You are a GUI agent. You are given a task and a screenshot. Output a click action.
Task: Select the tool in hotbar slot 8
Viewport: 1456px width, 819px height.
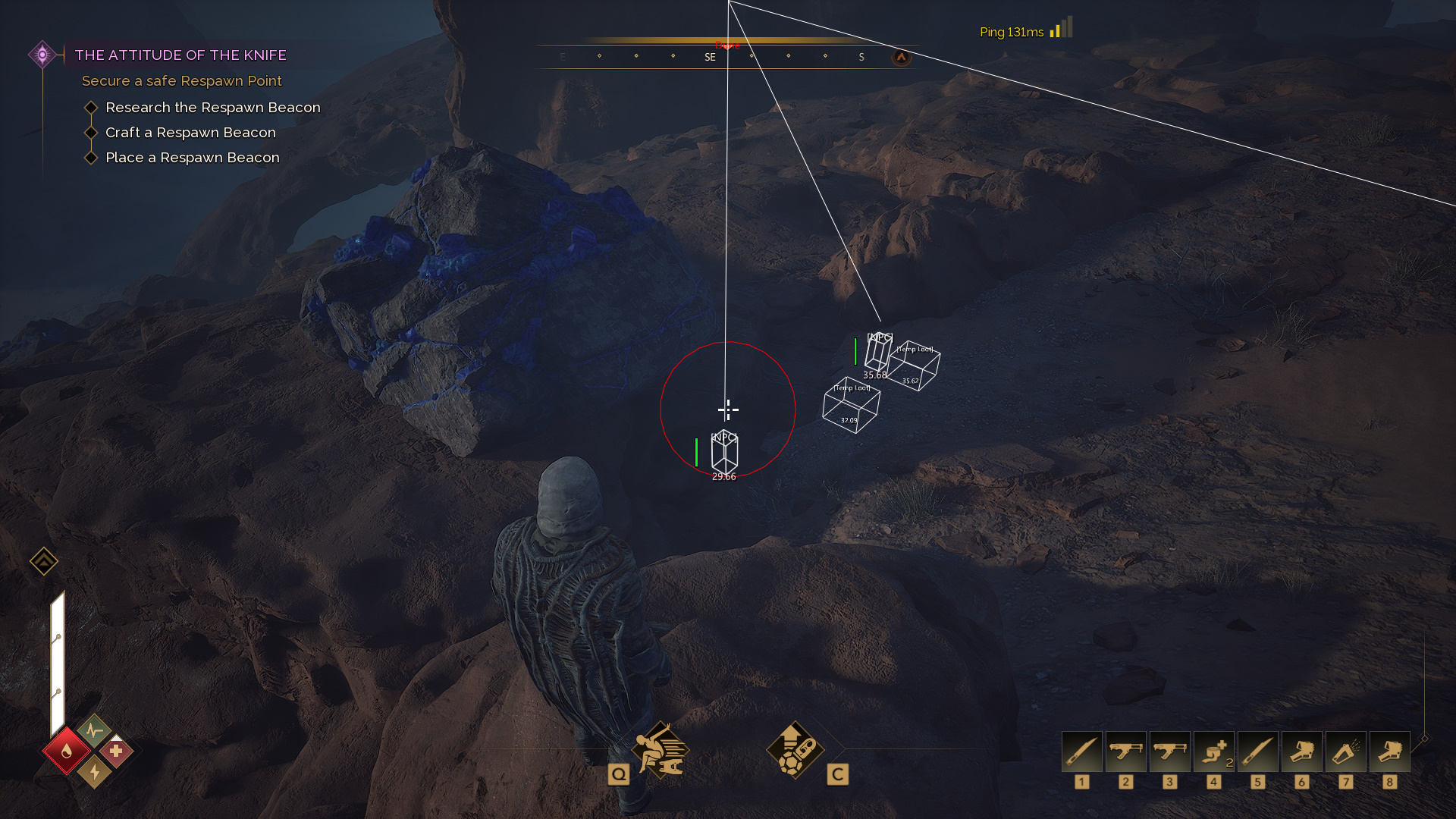(x=1389, y=752)
